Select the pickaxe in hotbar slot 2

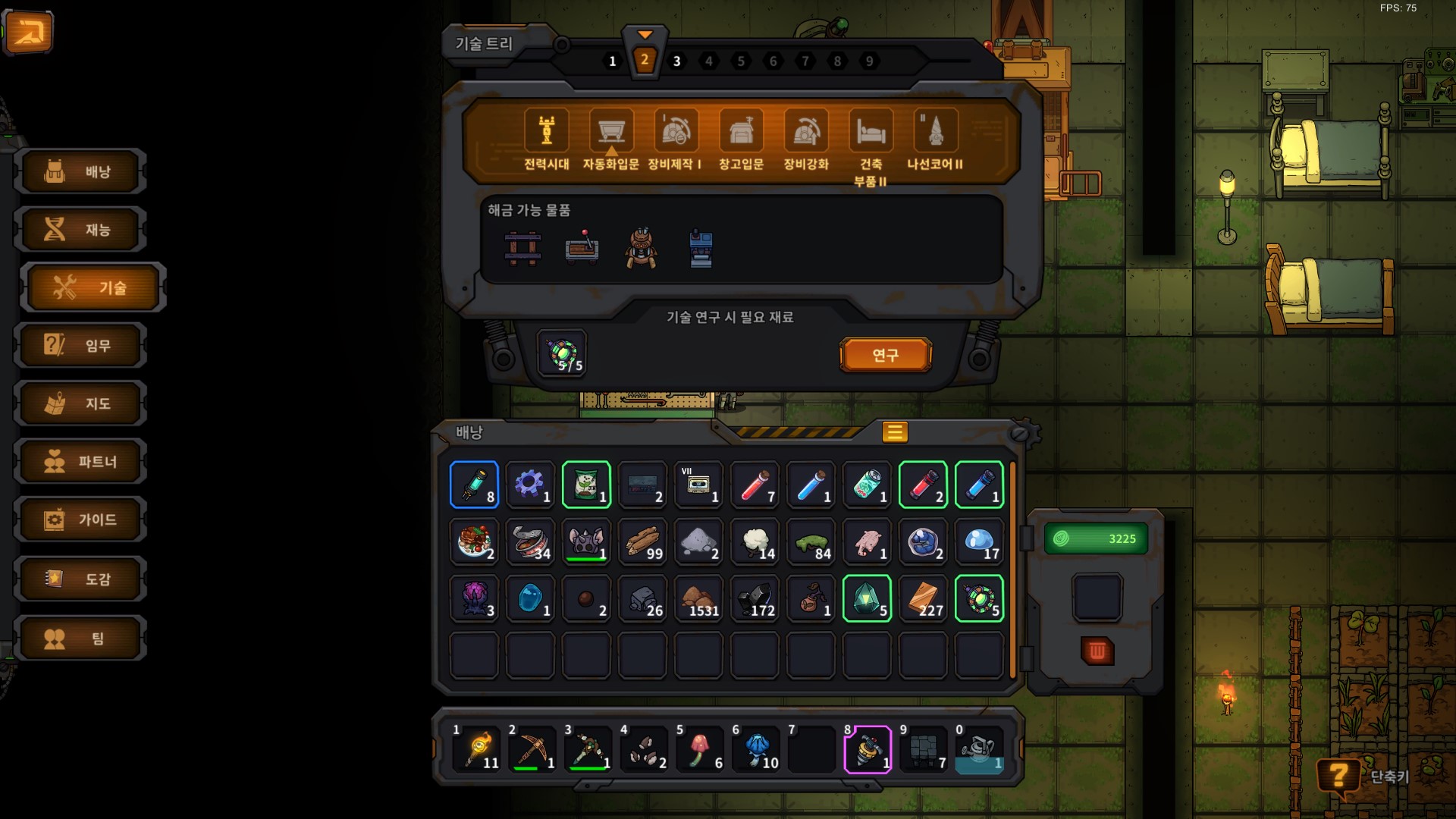[x=531, y=750]
